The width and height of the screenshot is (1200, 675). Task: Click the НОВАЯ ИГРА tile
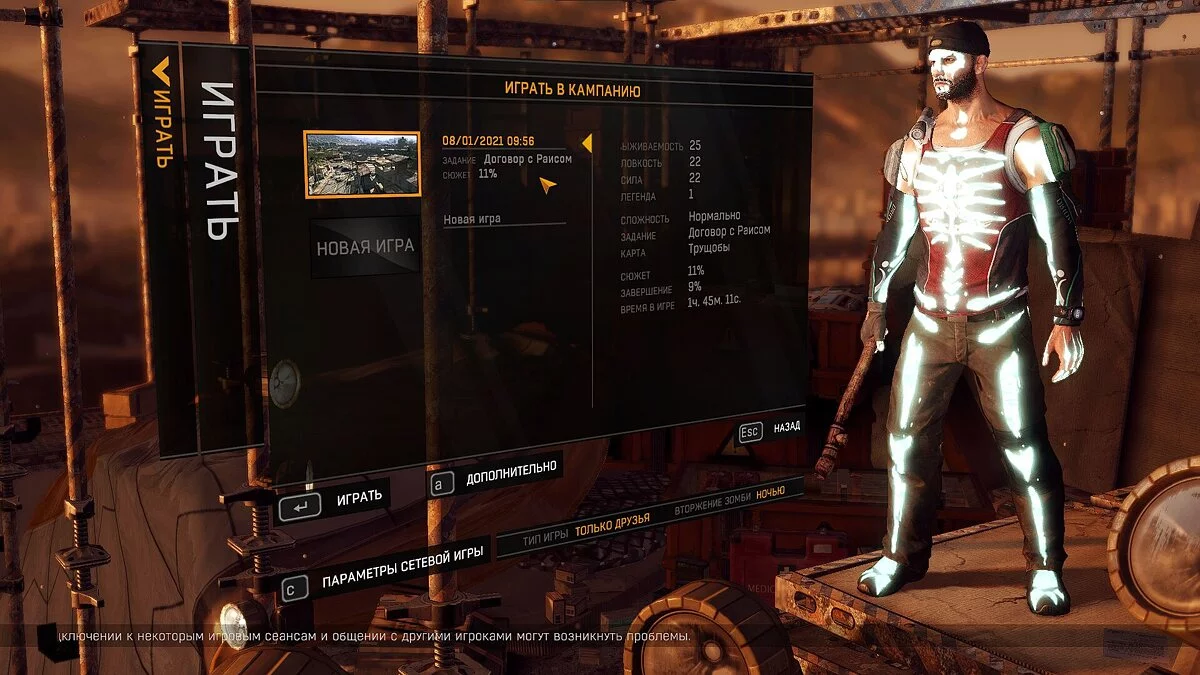365,246
